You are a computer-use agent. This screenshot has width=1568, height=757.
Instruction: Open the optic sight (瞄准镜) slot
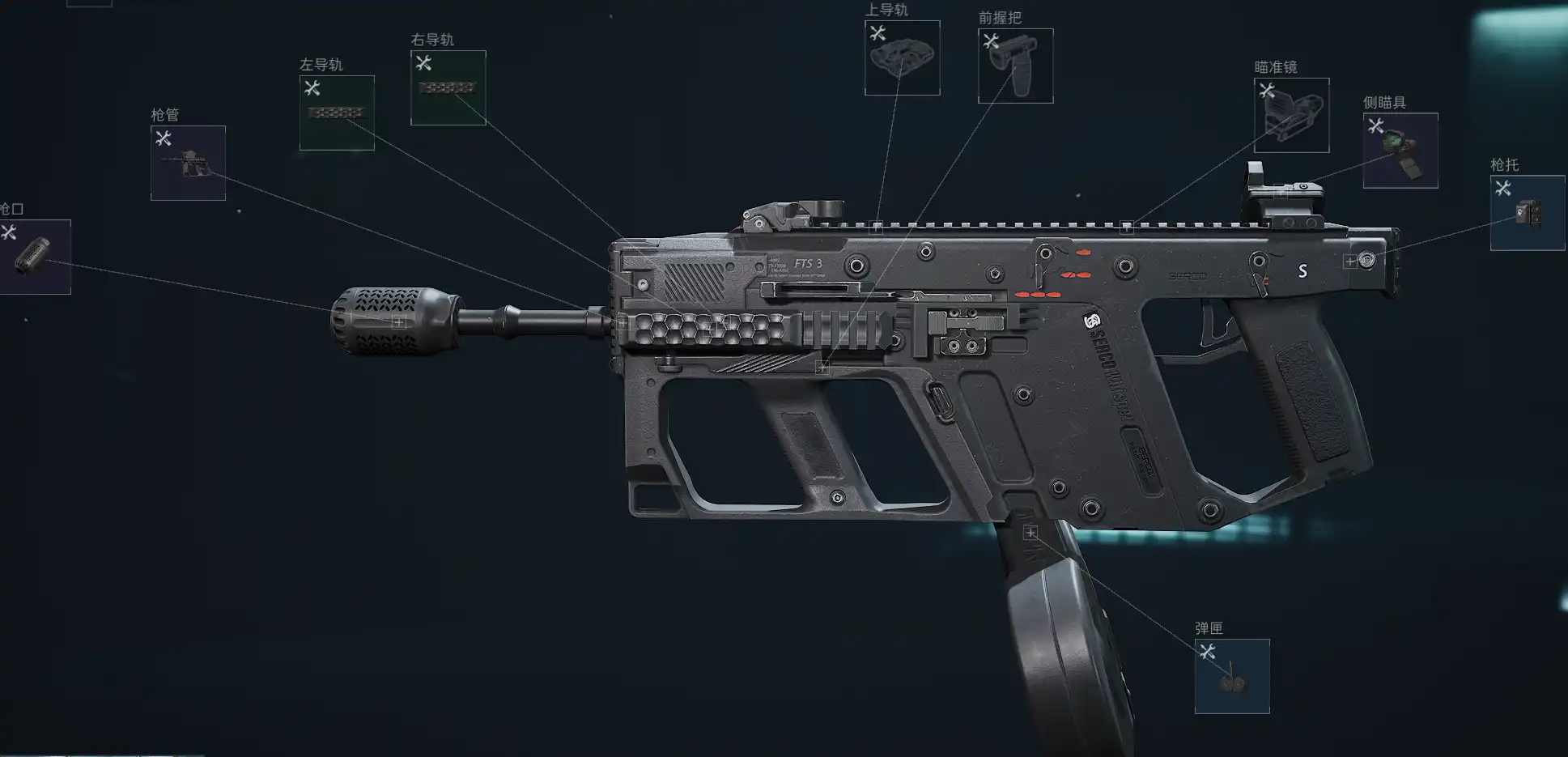tap(1291, 115)
